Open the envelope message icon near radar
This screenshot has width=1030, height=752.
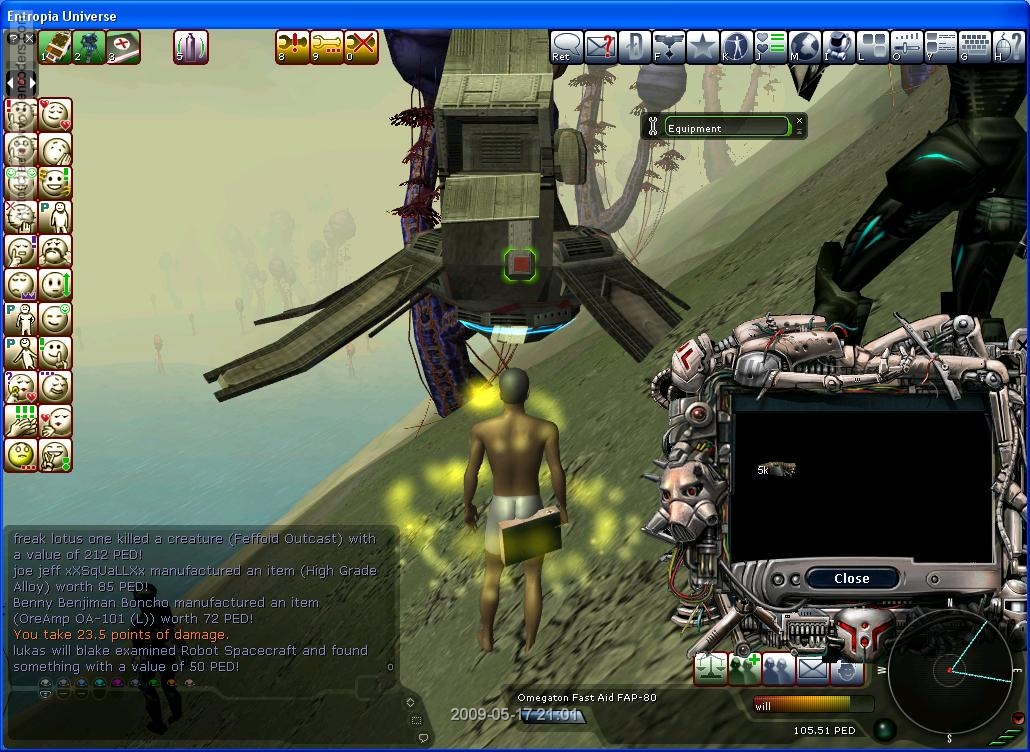tap(813, 669)
